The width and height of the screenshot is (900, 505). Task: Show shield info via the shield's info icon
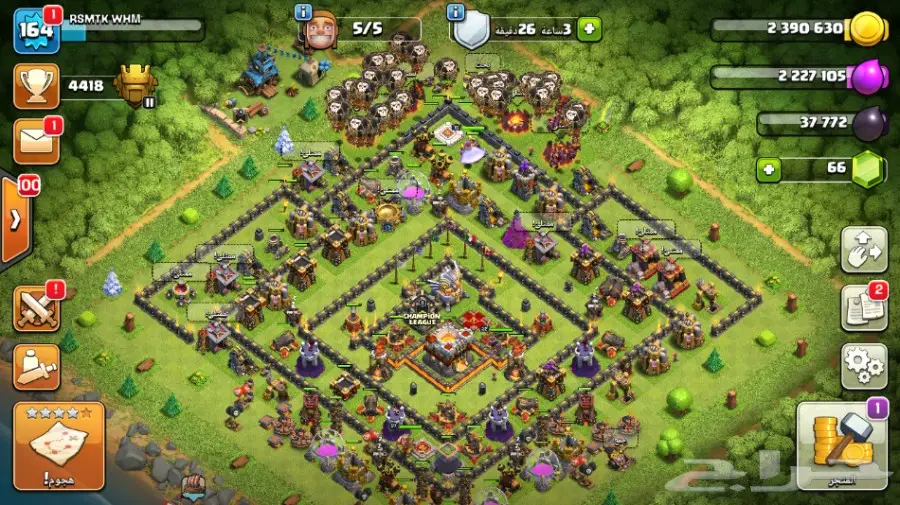pyautogui.click(x=456, y=12)
